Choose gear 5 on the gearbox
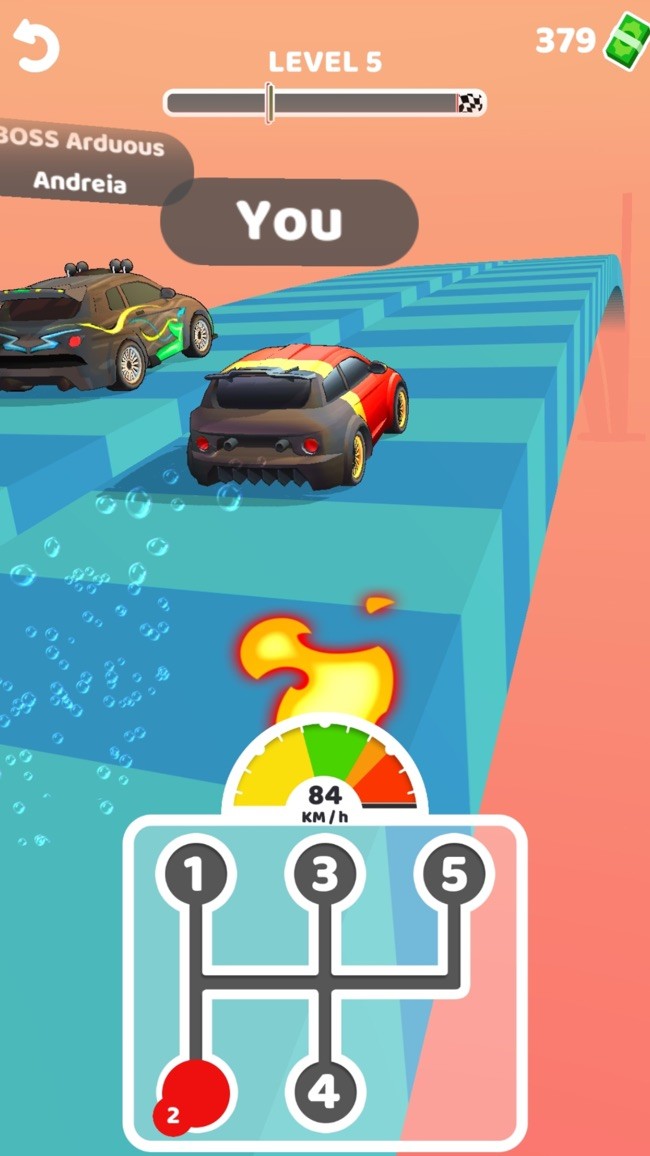Screen dimensions: 650x1156 click(453, 873)
